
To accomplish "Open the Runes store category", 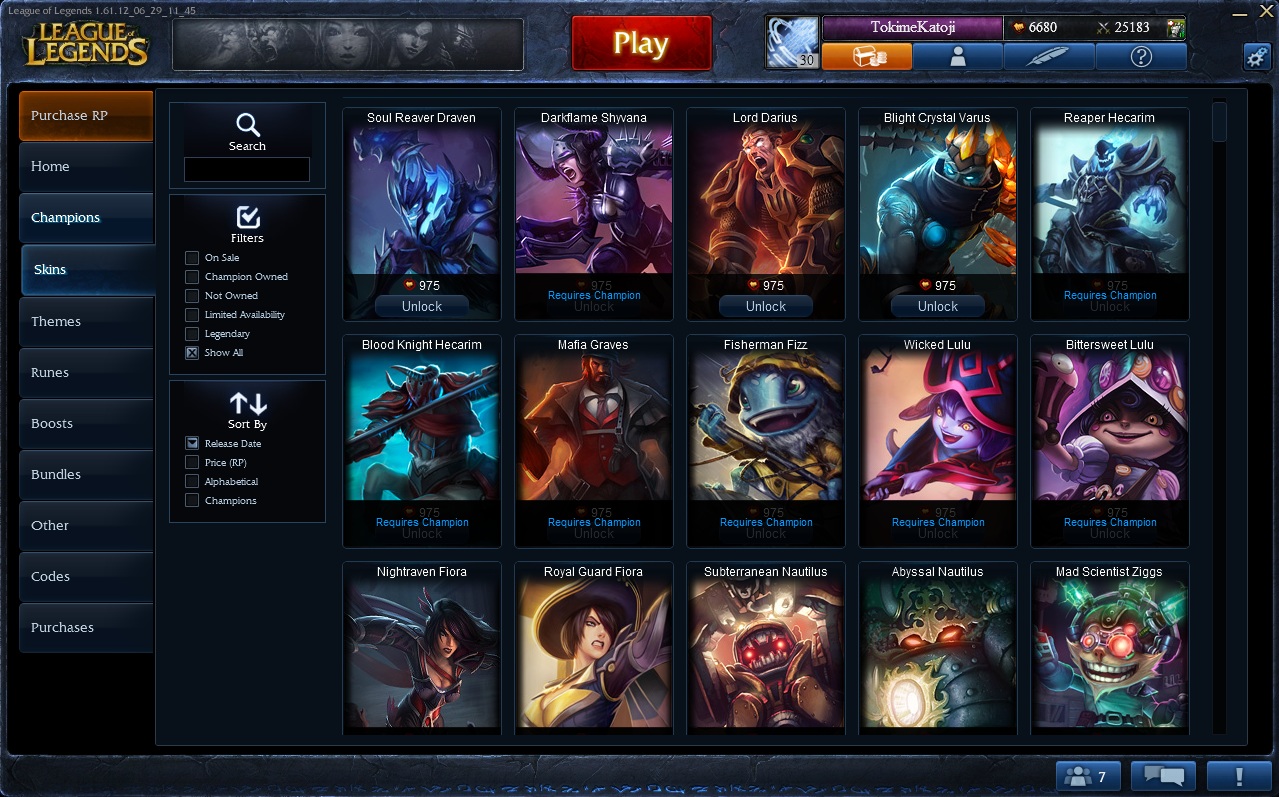I will click(x=86, y=373).
